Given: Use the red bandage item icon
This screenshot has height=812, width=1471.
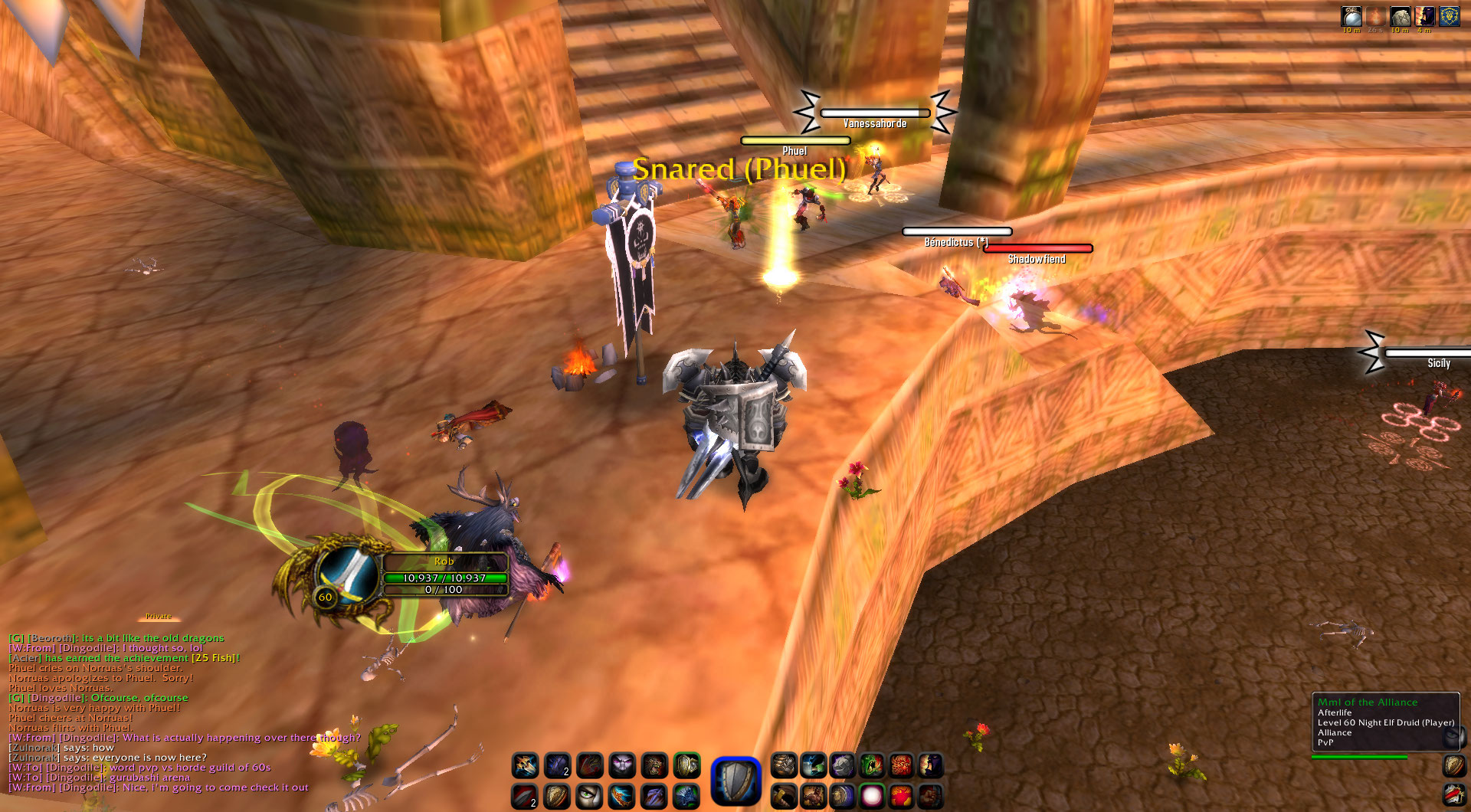Looking at the screenshot, I should (x=1453, y=795).
